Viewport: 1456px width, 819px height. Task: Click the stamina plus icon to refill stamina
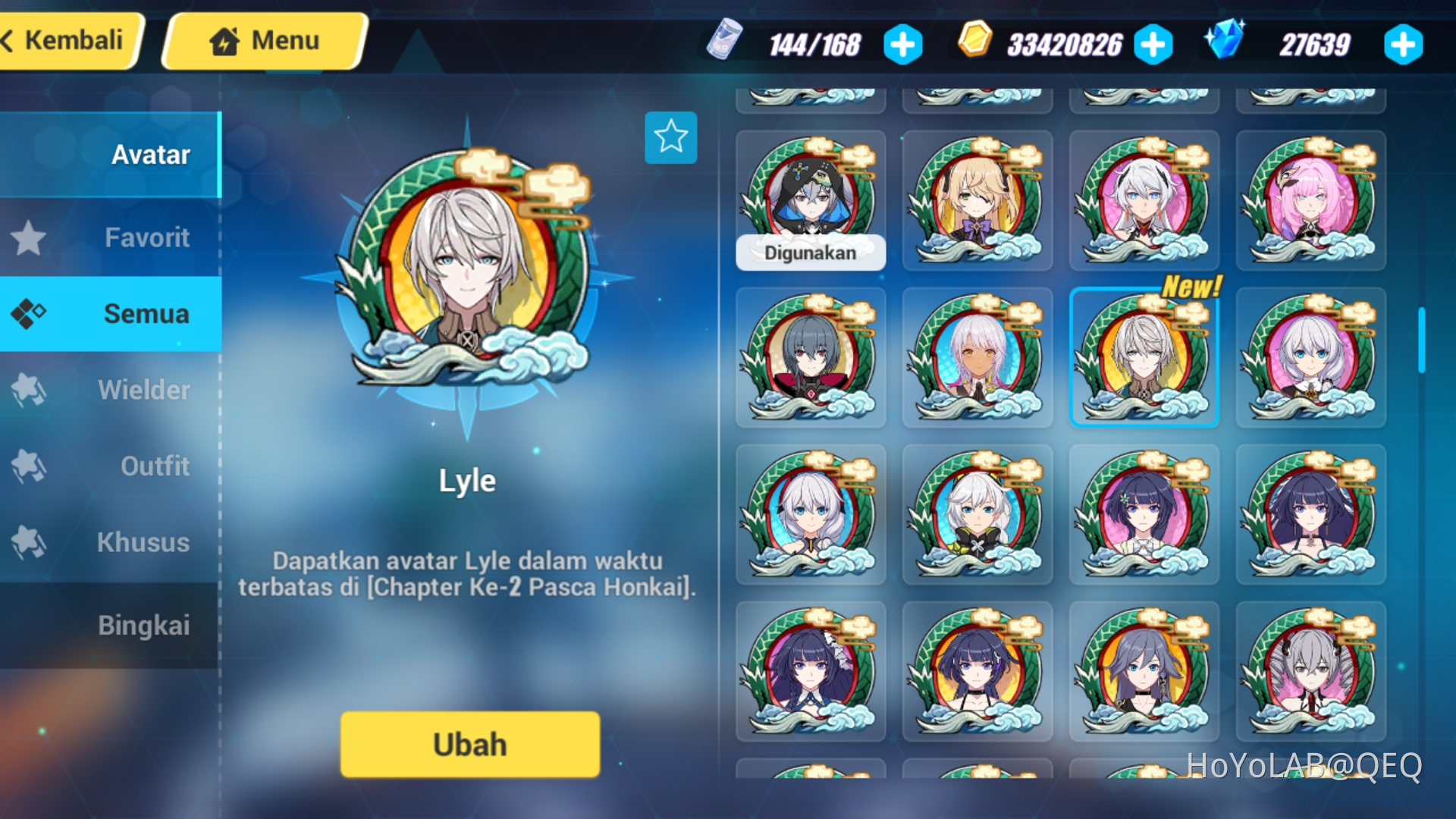[x=902, y=45]
